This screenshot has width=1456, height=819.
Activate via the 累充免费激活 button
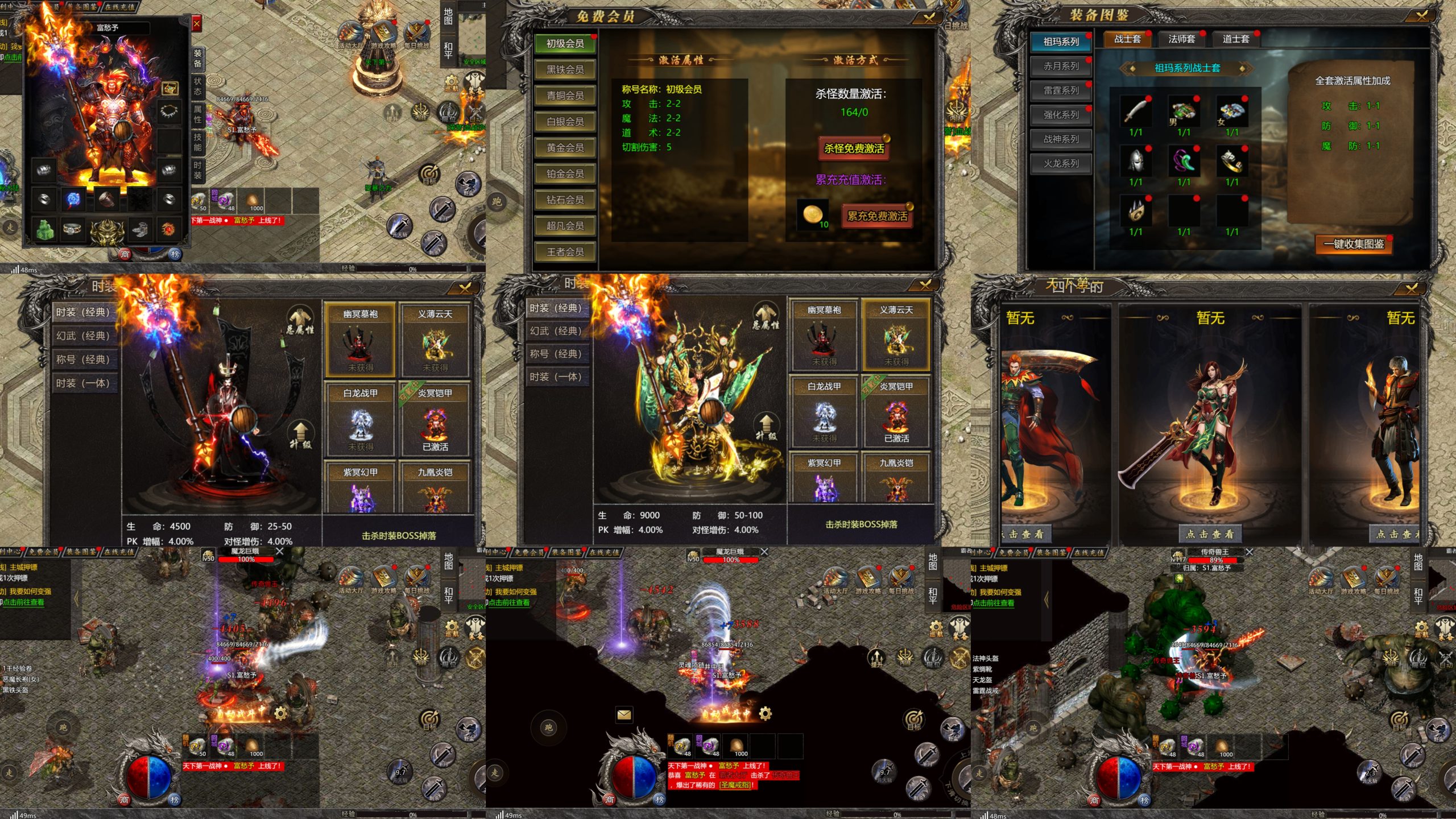click(x=876, y=216)
